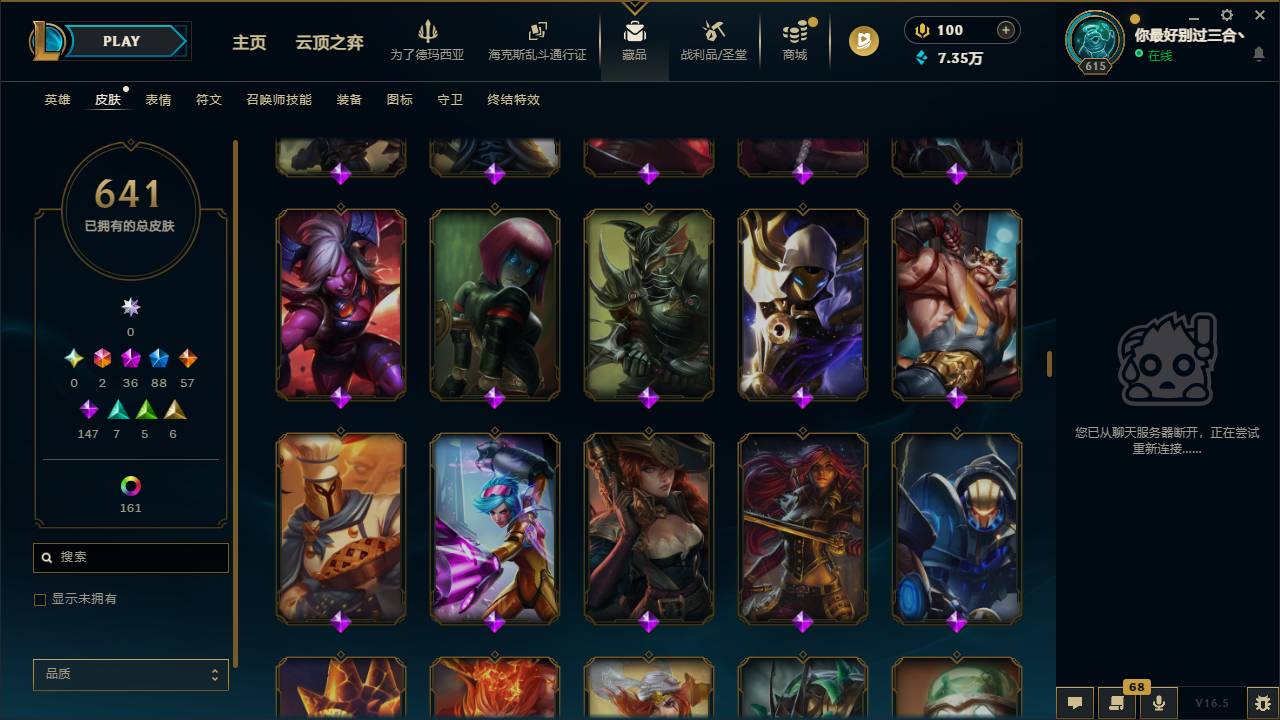Click the 为了德玛西亚 event trident icon
Screen dimensions: 1280x720
point(429,33)
